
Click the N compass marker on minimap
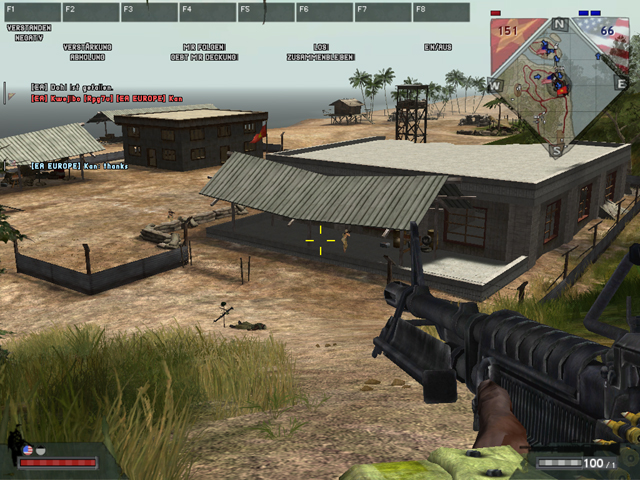pyautogui.click(x=560, y=23)
